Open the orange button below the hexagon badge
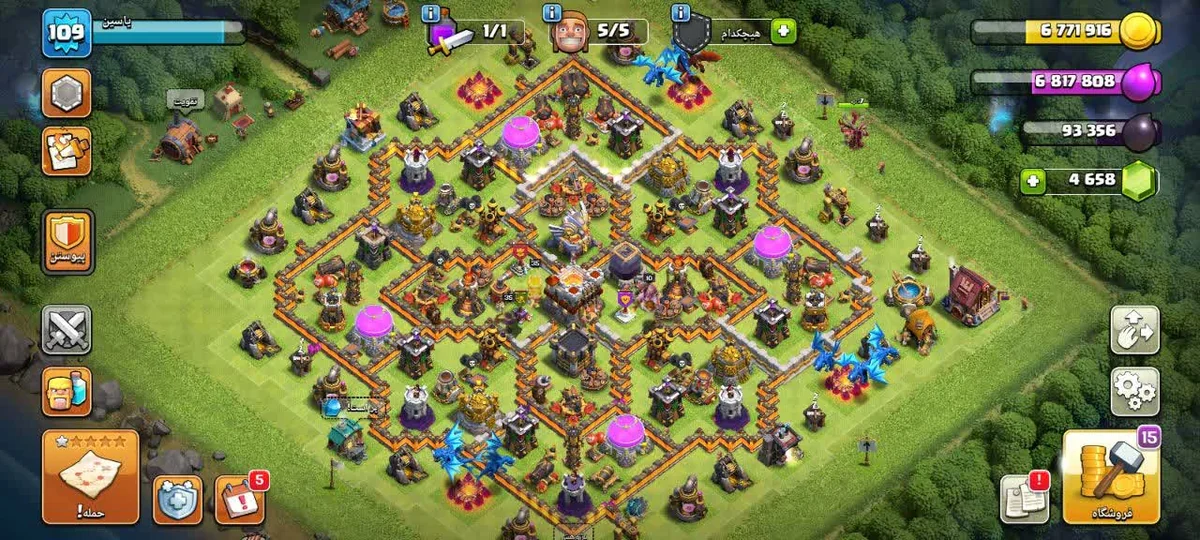1200x540 pixels. [67, 151]
